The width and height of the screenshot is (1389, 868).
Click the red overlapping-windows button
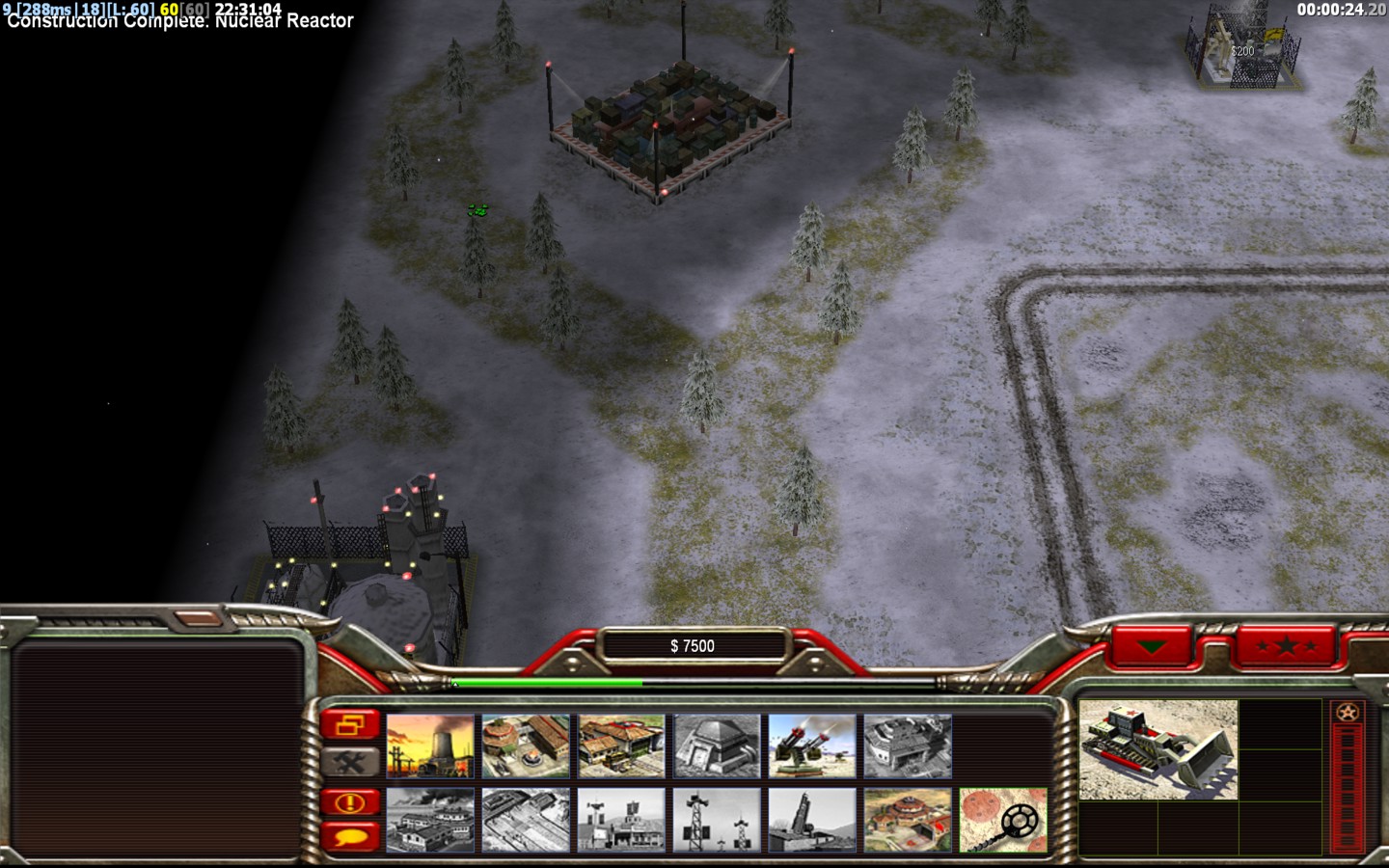point(350,723)
